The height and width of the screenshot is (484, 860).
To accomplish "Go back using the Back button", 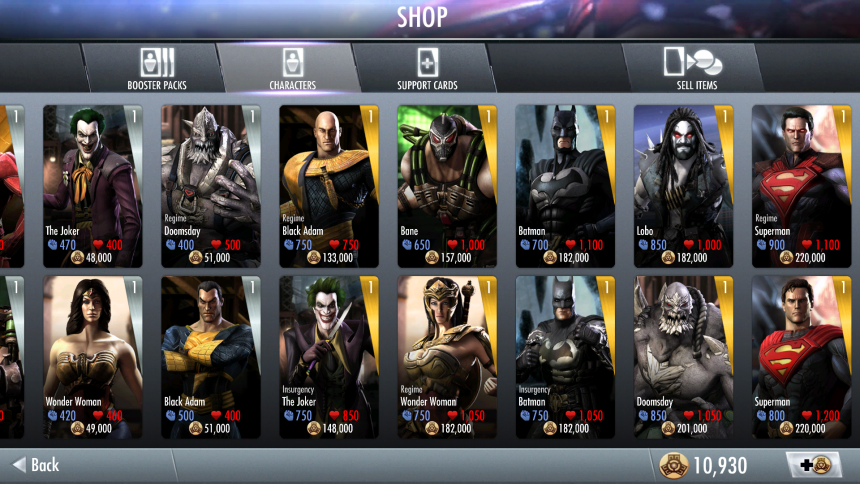I will [x=37, y=465].
